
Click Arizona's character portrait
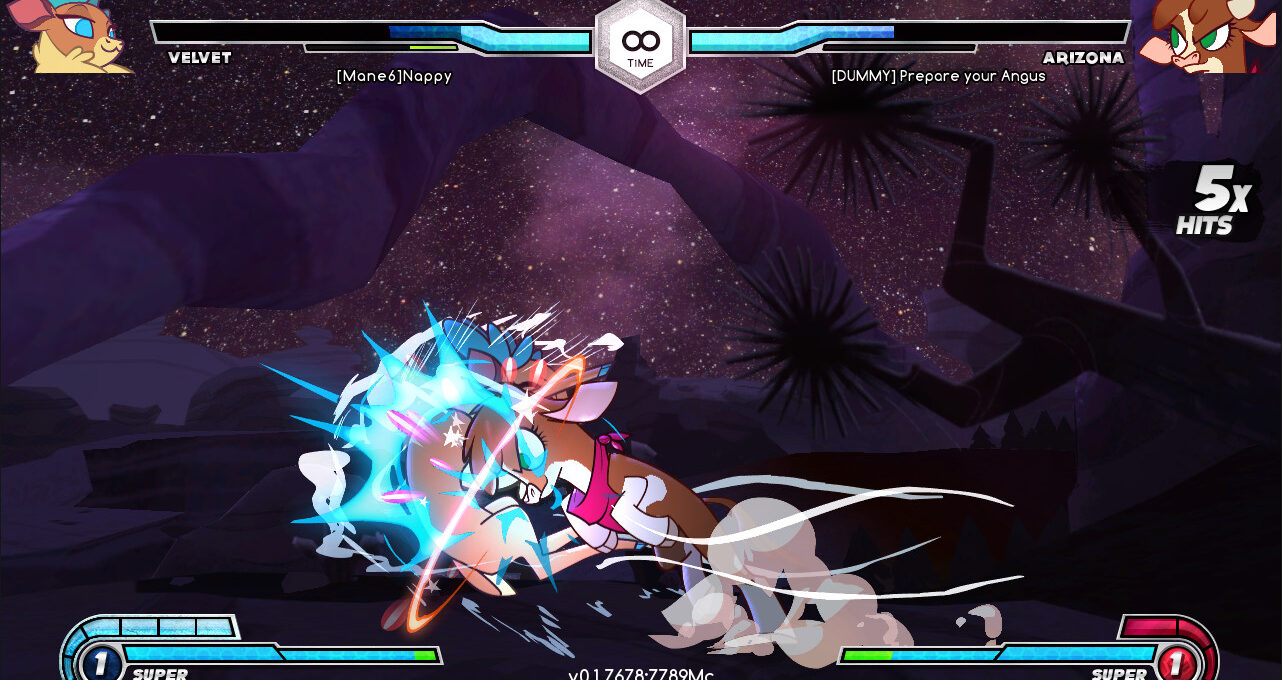pyautogui.click(x=1207, y=36)
